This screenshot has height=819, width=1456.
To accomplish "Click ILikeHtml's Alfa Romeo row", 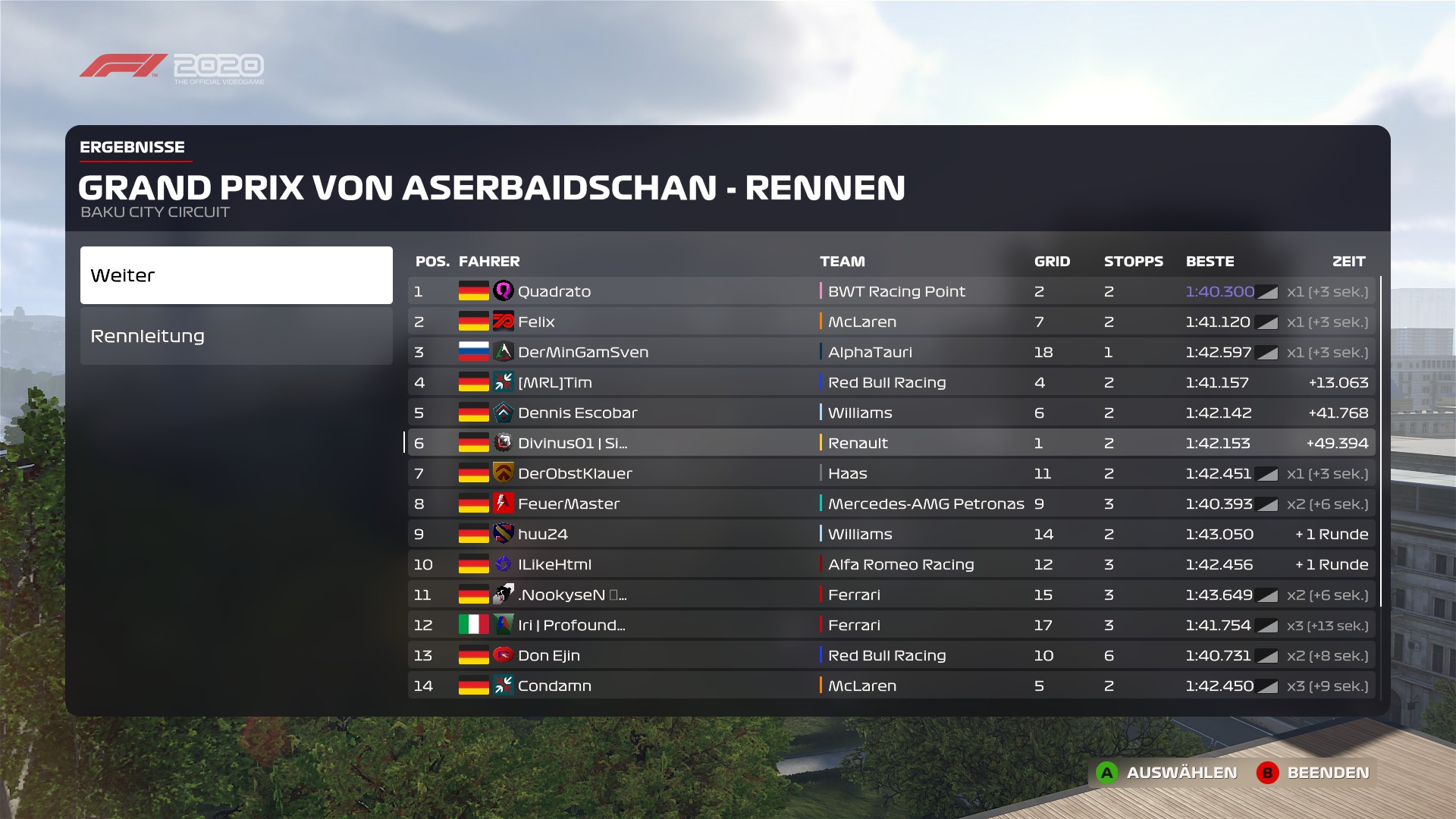I will click(x=891, y=564).
